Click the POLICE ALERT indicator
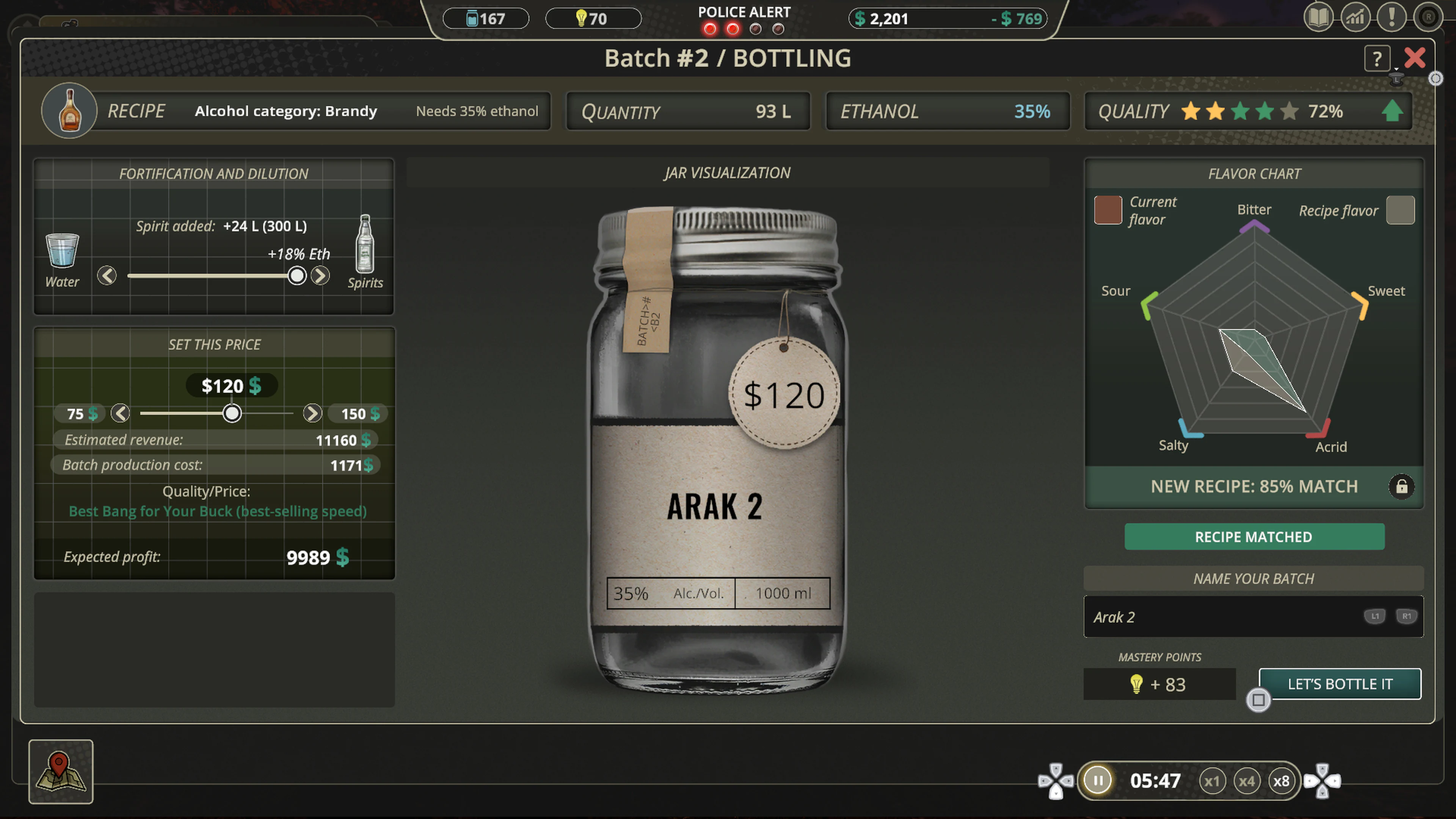Viewport: 1456px width, 819px height. coord(744,19)
